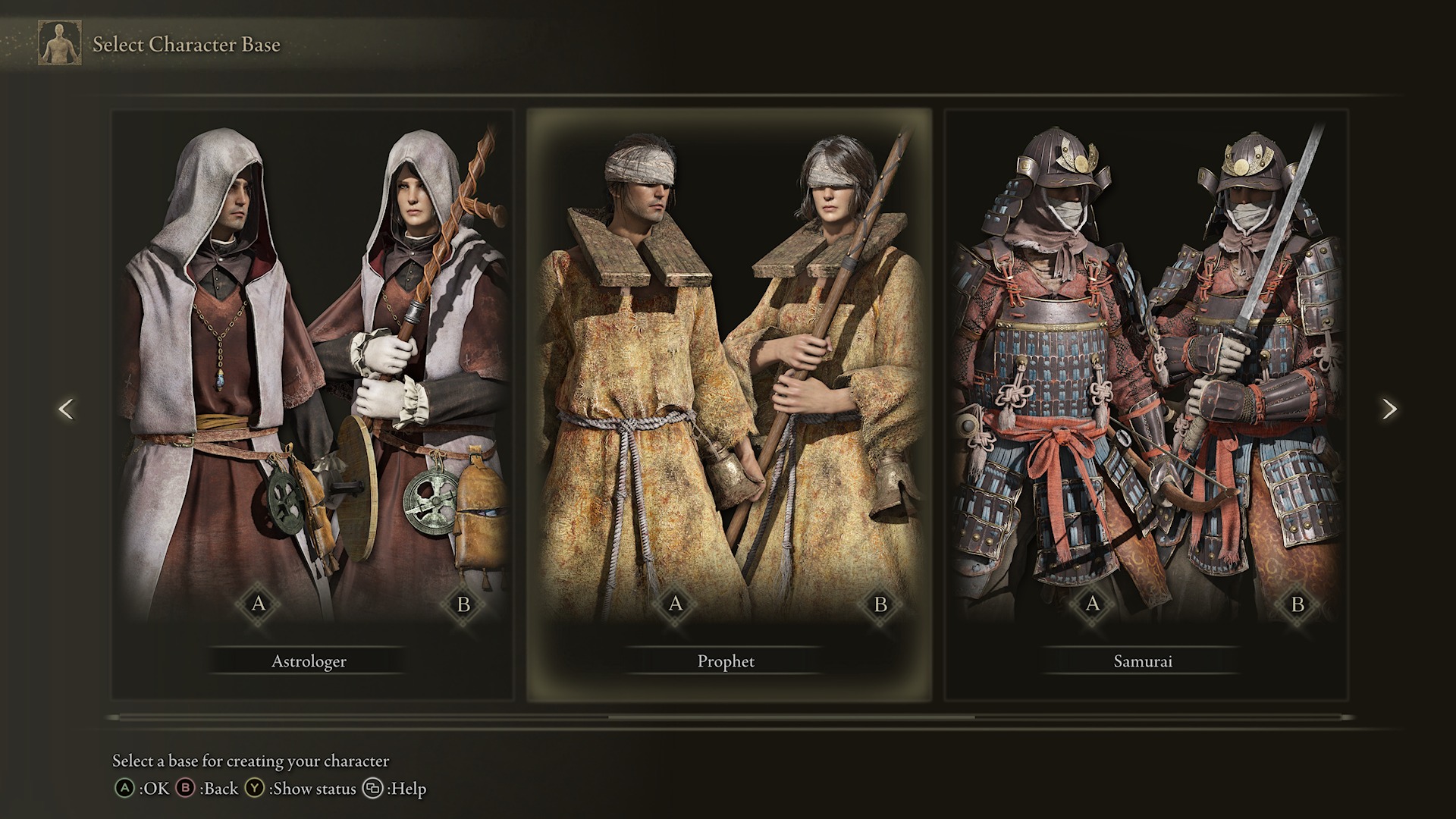1456x819 pixels.
Task: Click the Y Show status button icon
Action: pos(256,789)
